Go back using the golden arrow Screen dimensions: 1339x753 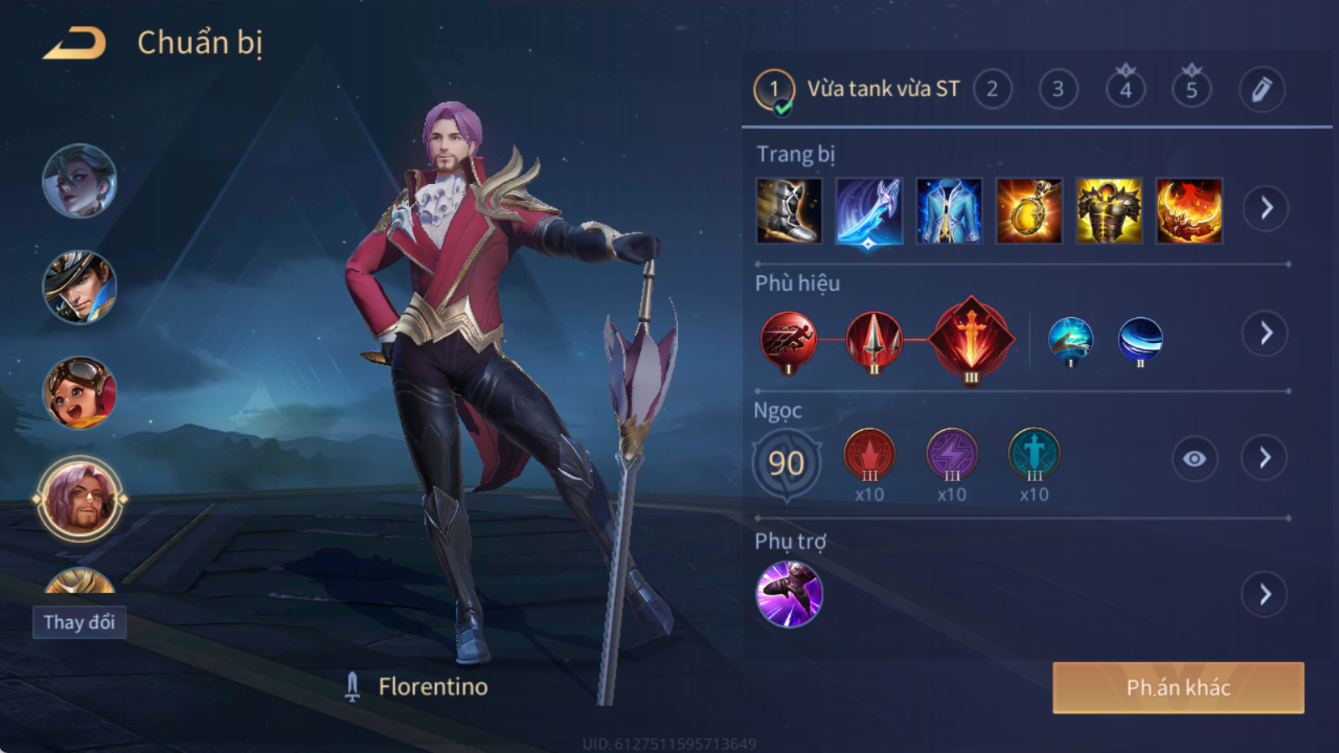click(75, 44)
